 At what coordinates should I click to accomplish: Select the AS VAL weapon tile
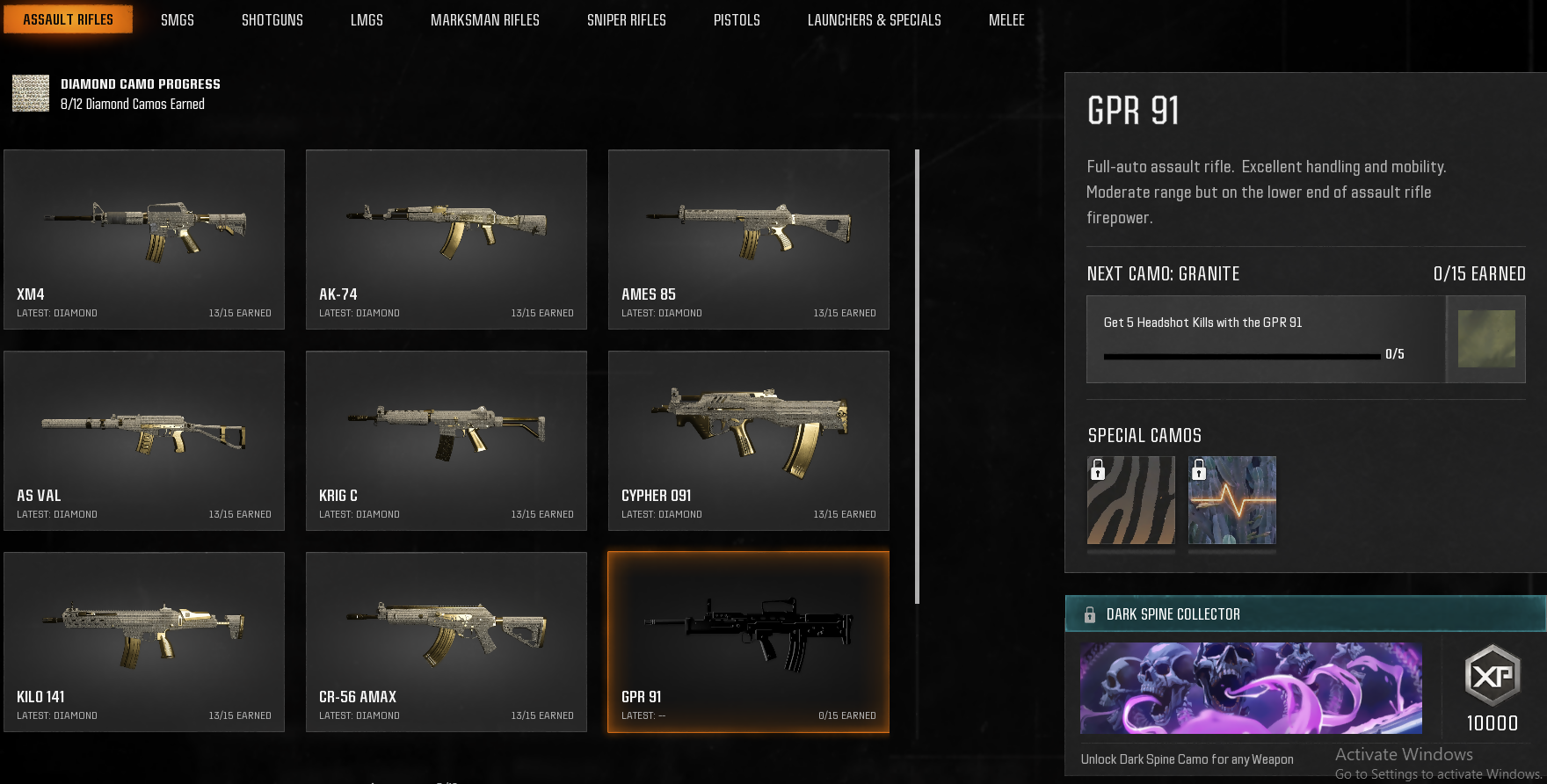click(x=144, y=440)
